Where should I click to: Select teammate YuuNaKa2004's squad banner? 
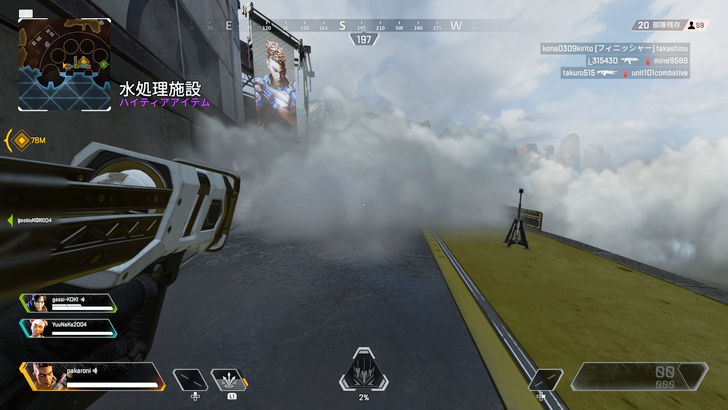[x=67, y=328]
